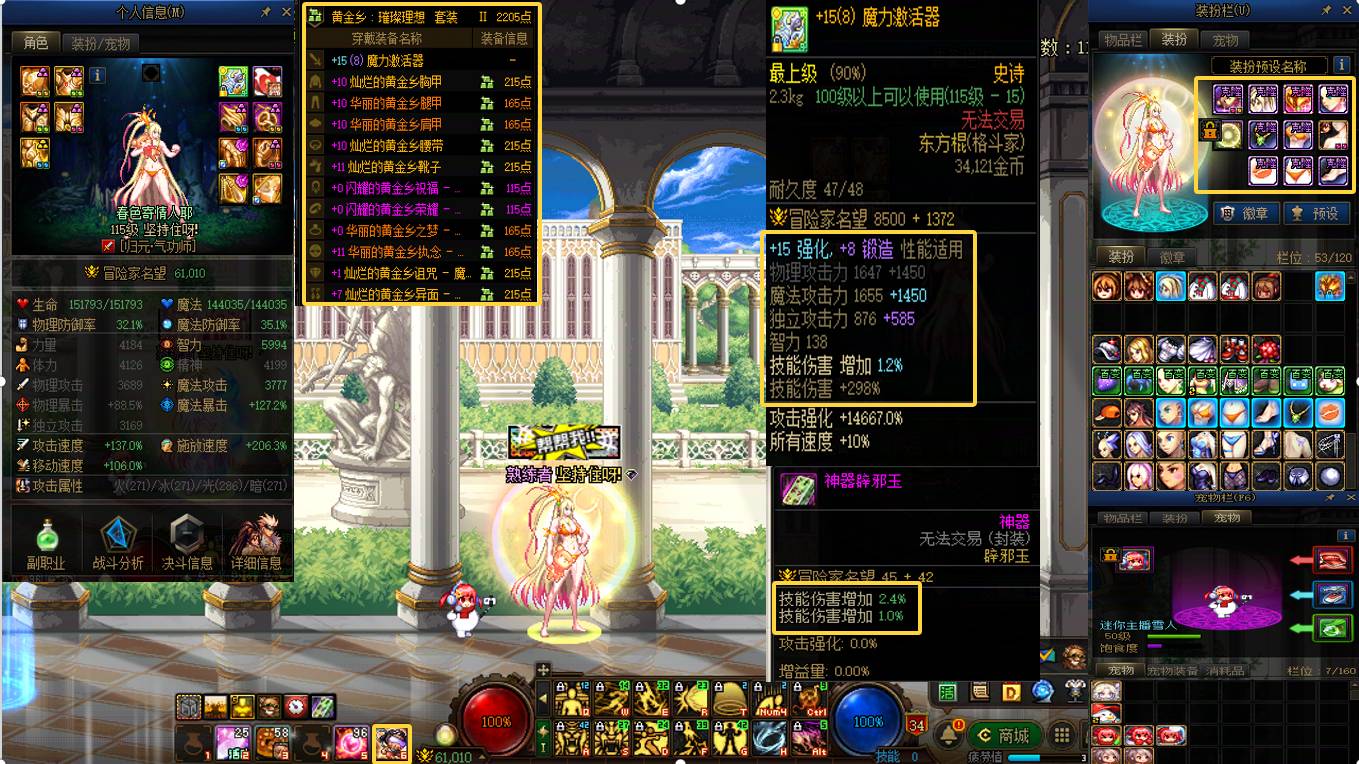1359x764 pixels.
Task: Click the 商城 mall button
Action: [x=1005, y=734]
